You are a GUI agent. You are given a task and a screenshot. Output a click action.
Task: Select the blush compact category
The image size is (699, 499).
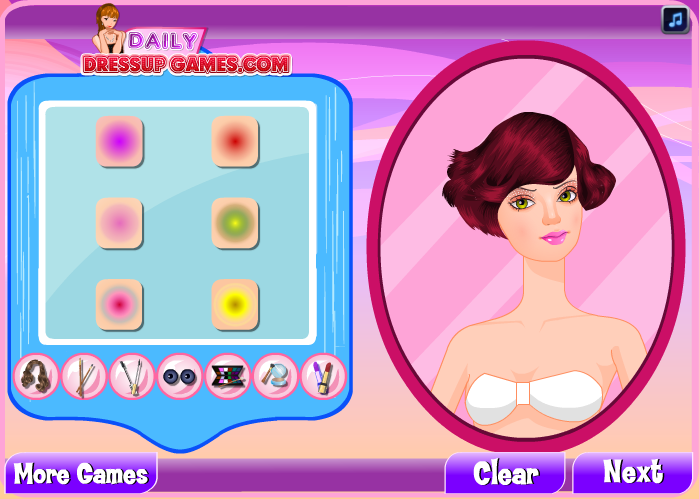276,376
